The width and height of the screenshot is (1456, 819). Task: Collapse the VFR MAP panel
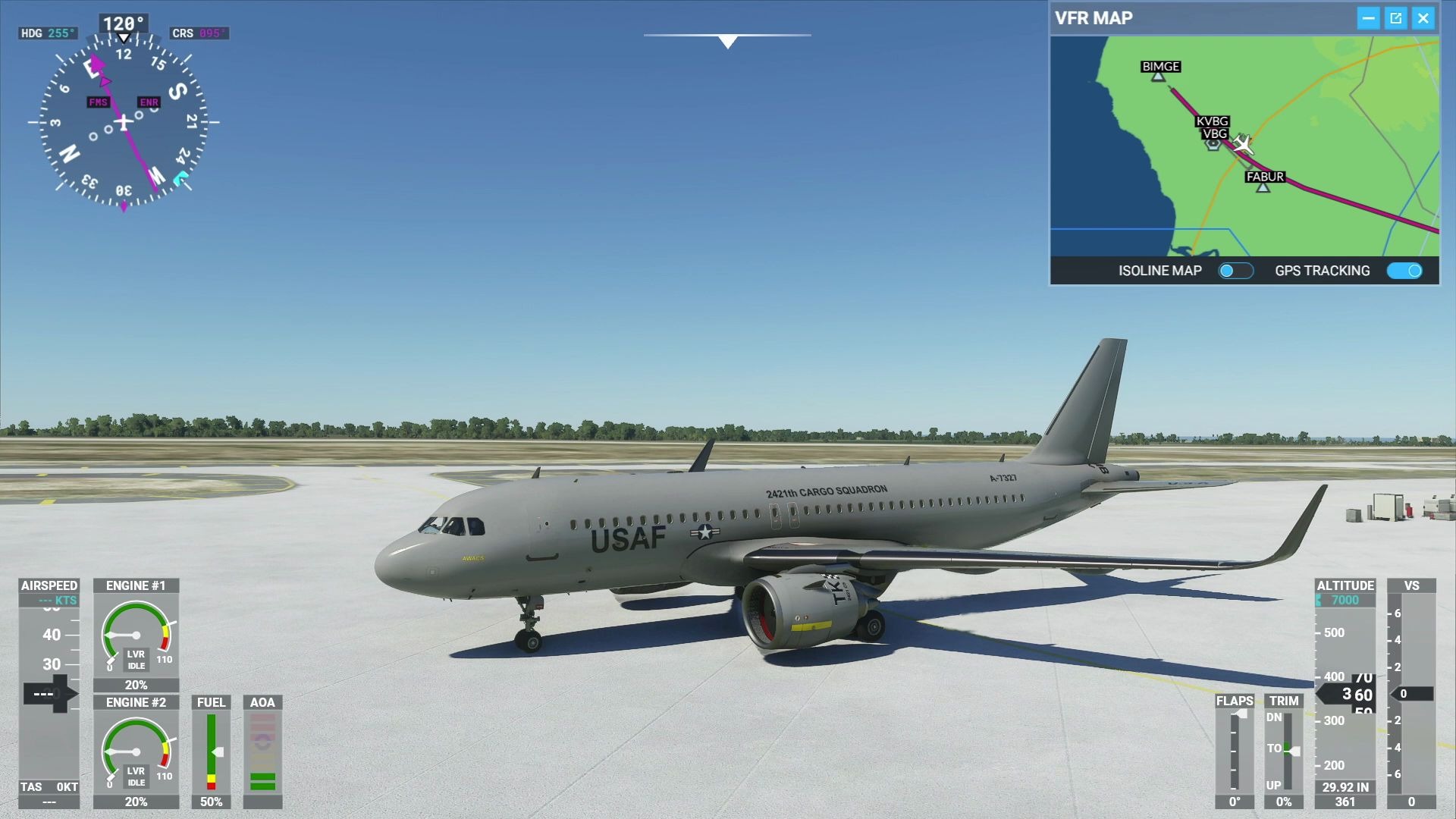[x=1370, y=17]
